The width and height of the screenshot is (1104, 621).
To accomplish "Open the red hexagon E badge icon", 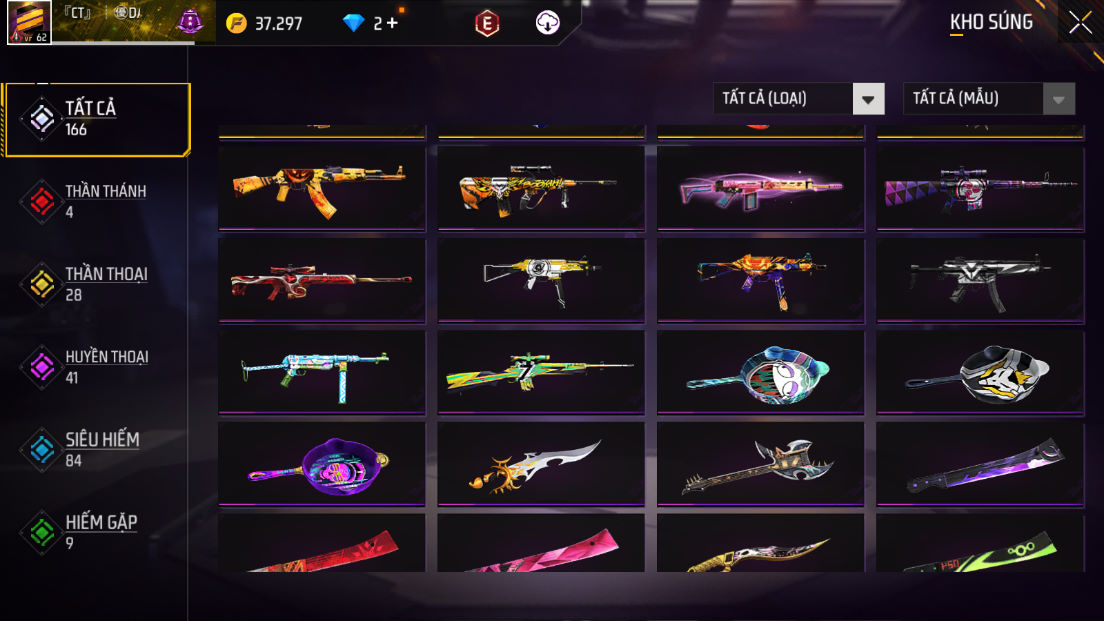I will pyautogui.click(x=487, y=23).
